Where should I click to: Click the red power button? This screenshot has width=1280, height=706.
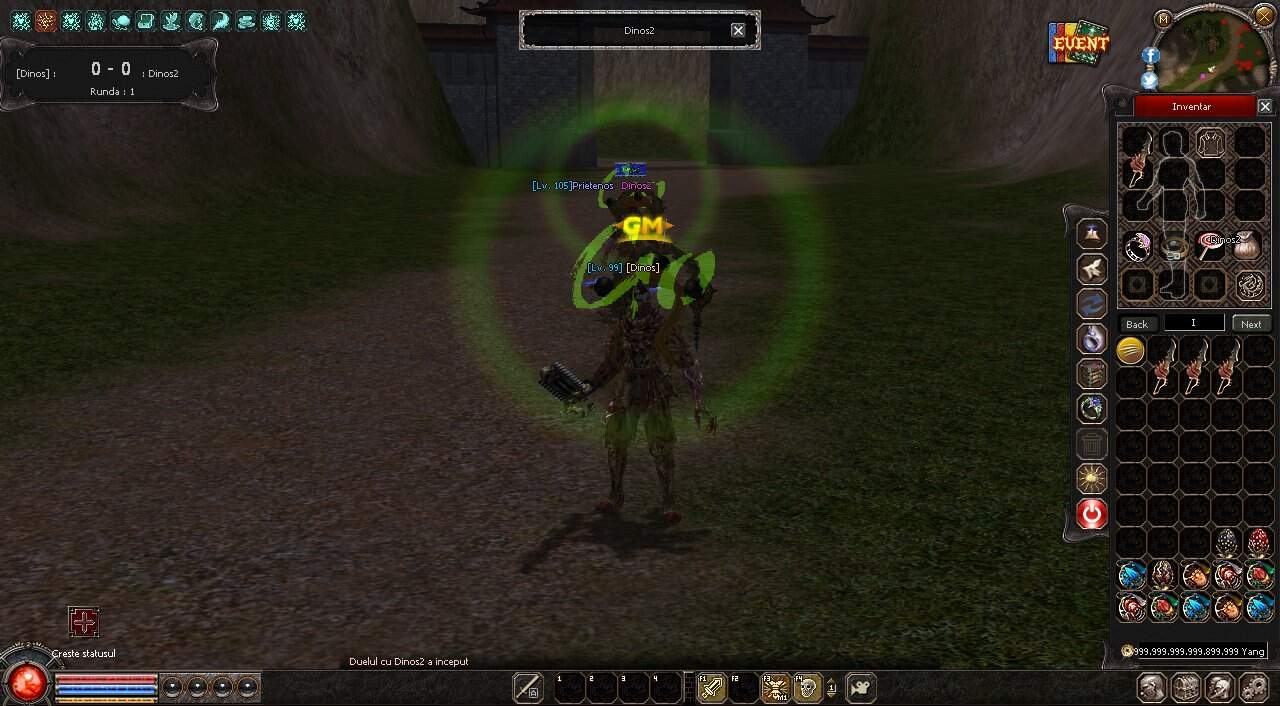pyautogui.click(x=1092, y=514)
